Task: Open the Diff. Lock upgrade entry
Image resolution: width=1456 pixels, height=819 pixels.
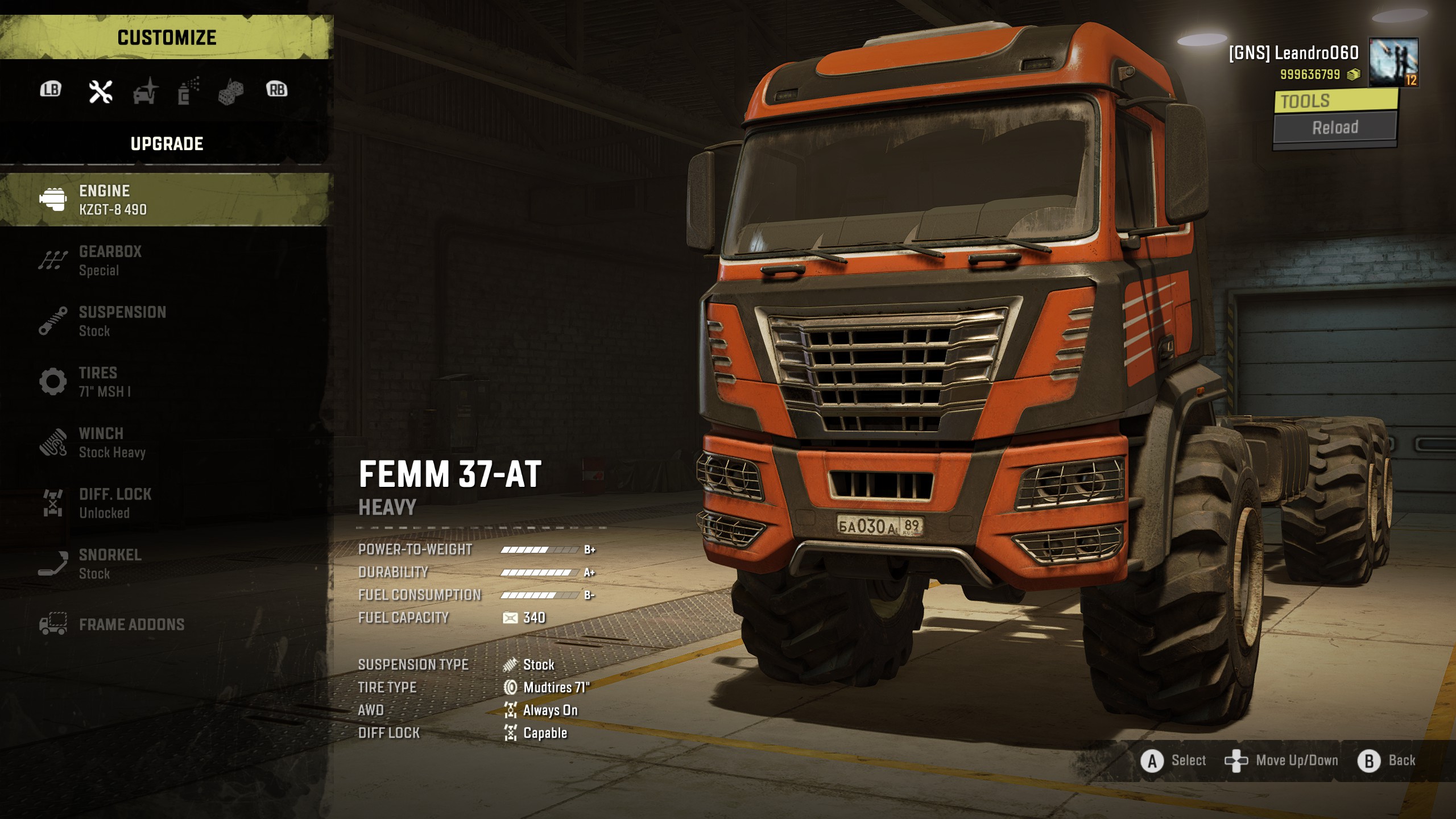Action: [x=165, y=503]
